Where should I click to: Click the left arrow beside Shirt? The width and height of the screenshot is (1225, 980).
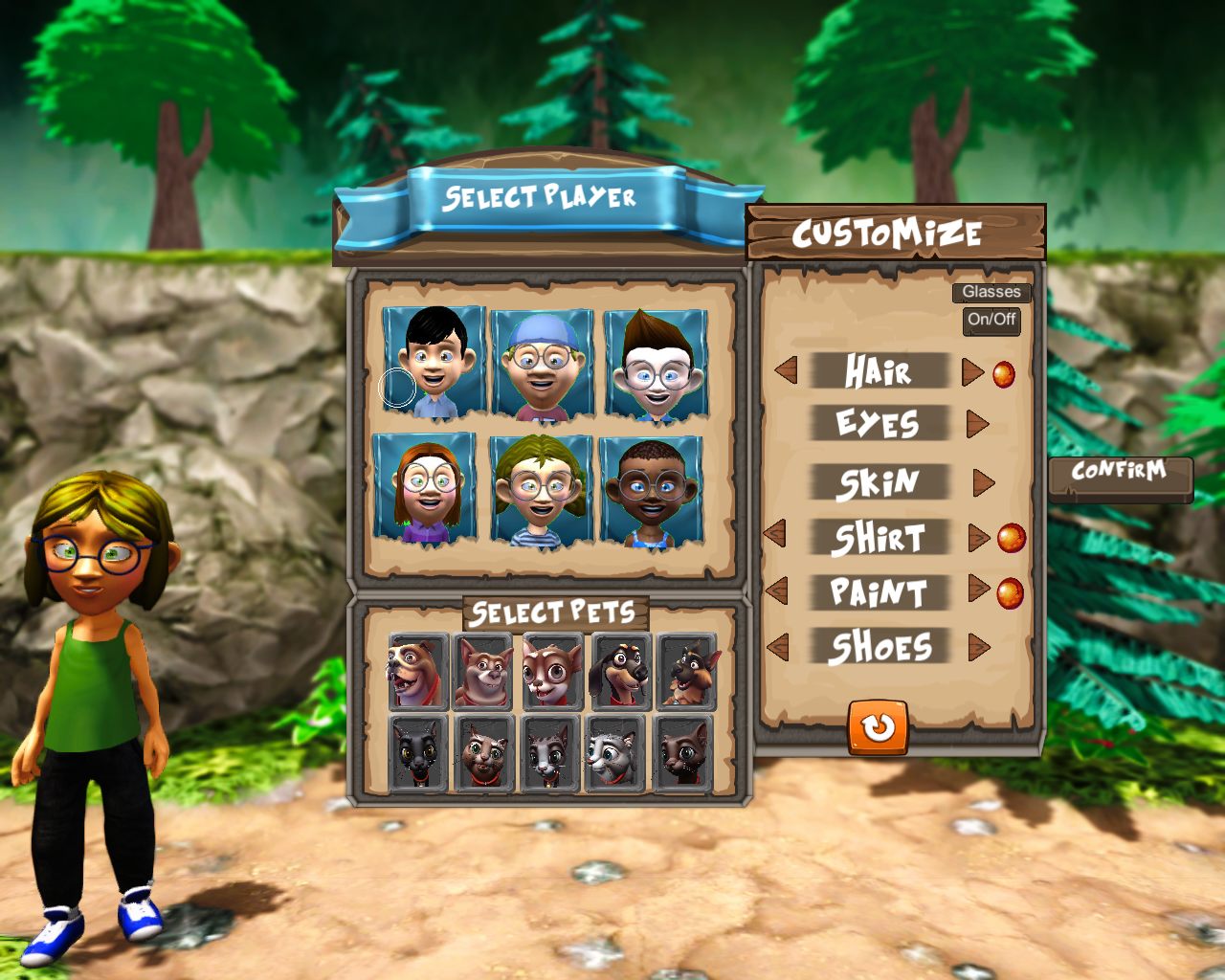point(774,535)
